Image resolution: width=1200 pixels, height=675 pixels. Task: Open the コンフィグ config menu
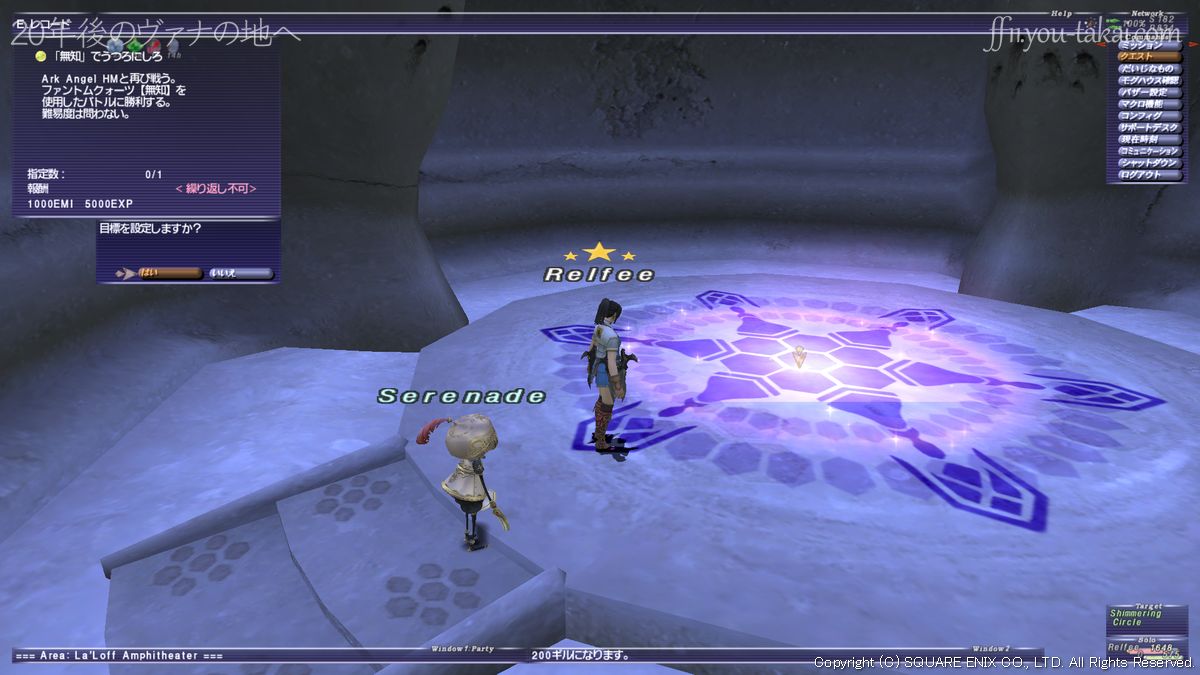click(1148, 116)
